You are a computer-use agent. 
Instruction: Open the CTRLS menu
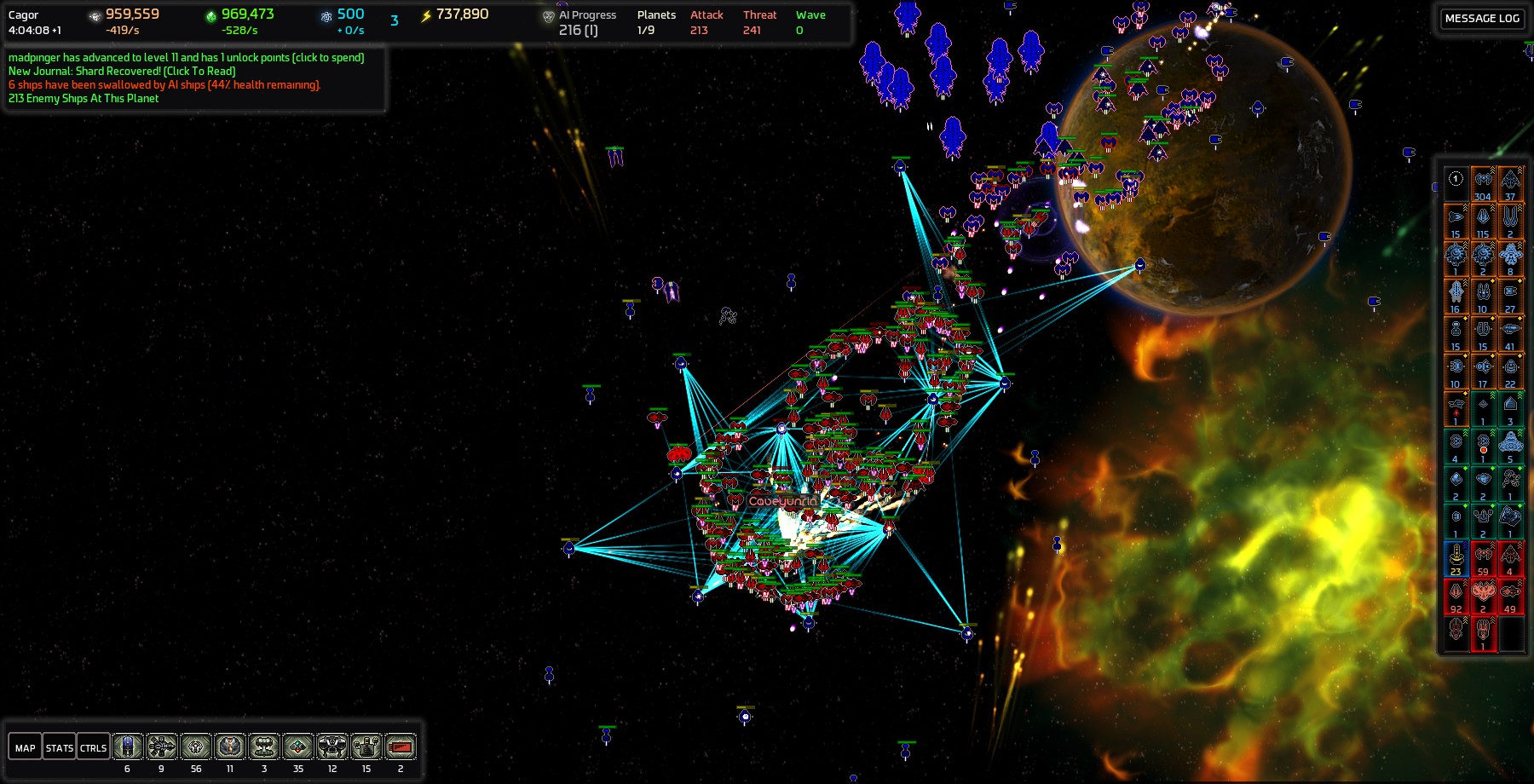tap(93, 747)
